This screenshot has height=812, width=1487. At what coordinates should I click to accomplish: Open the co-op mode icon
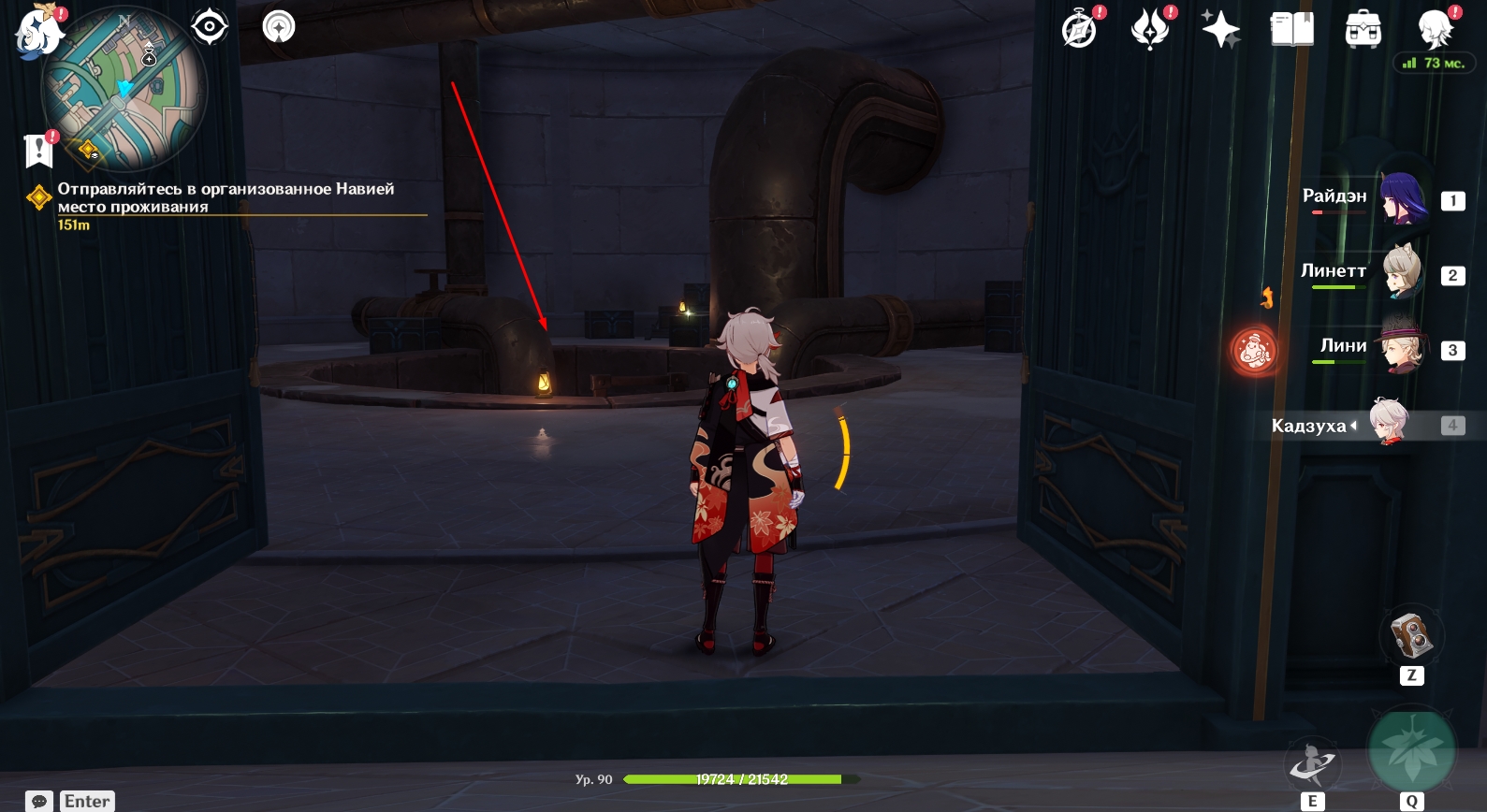pos(279,26)
